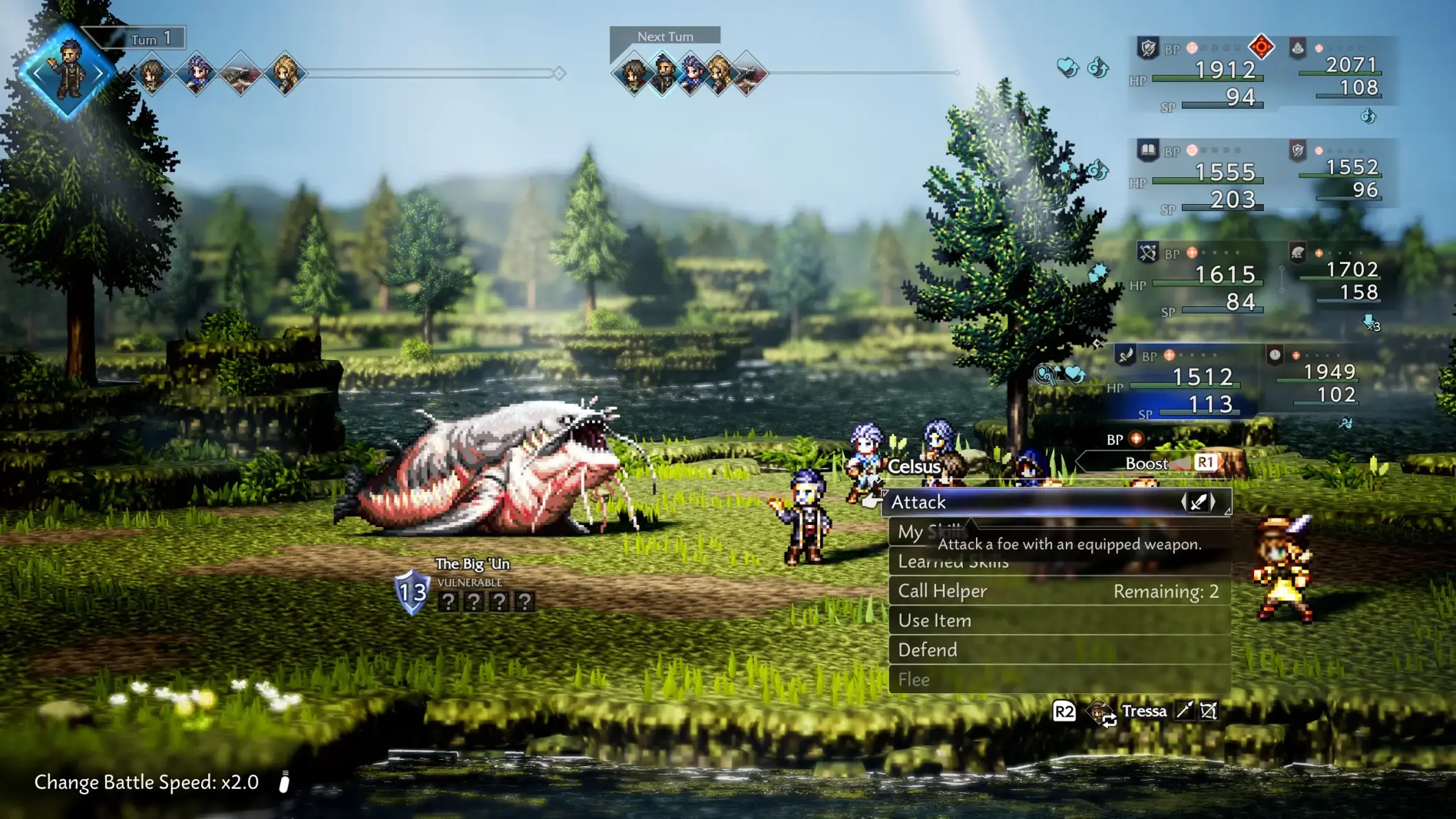Click the active character portrait in turn order
Viewport: 1456px width, 819px height.
[67, 71]
